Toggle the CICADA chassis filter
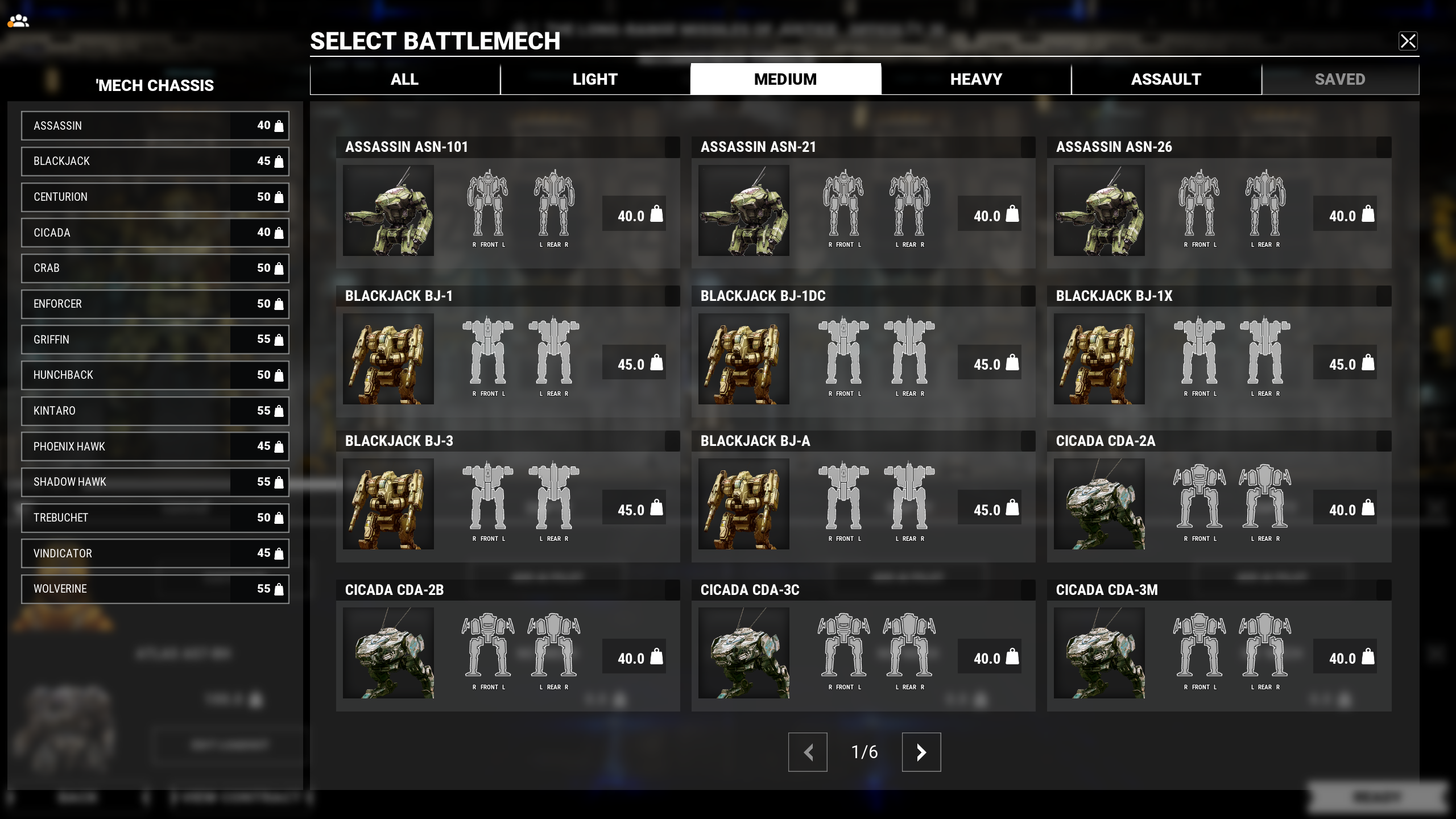This screenshot has height=819, width=1456. point(155,233)
